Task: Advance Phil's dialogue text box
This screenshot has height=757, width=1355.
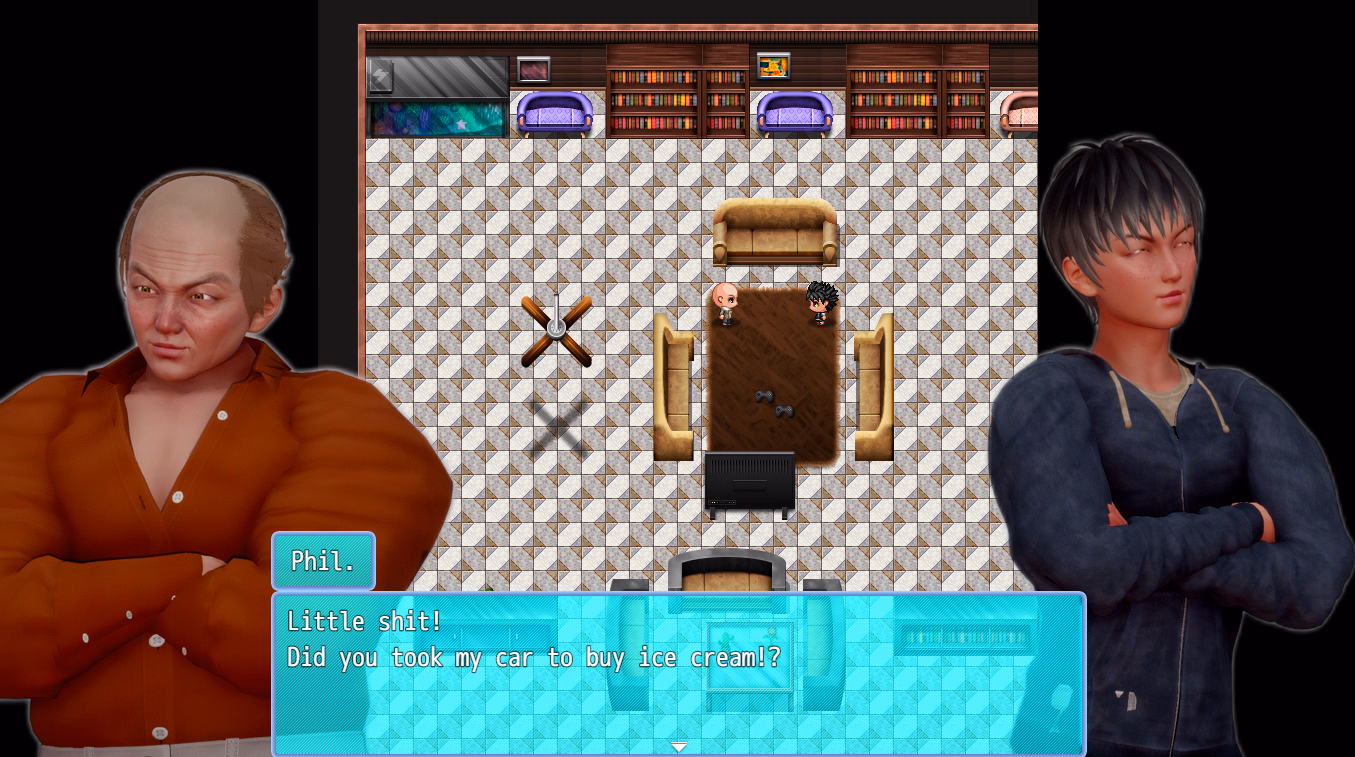Action: tap(678, 672)
